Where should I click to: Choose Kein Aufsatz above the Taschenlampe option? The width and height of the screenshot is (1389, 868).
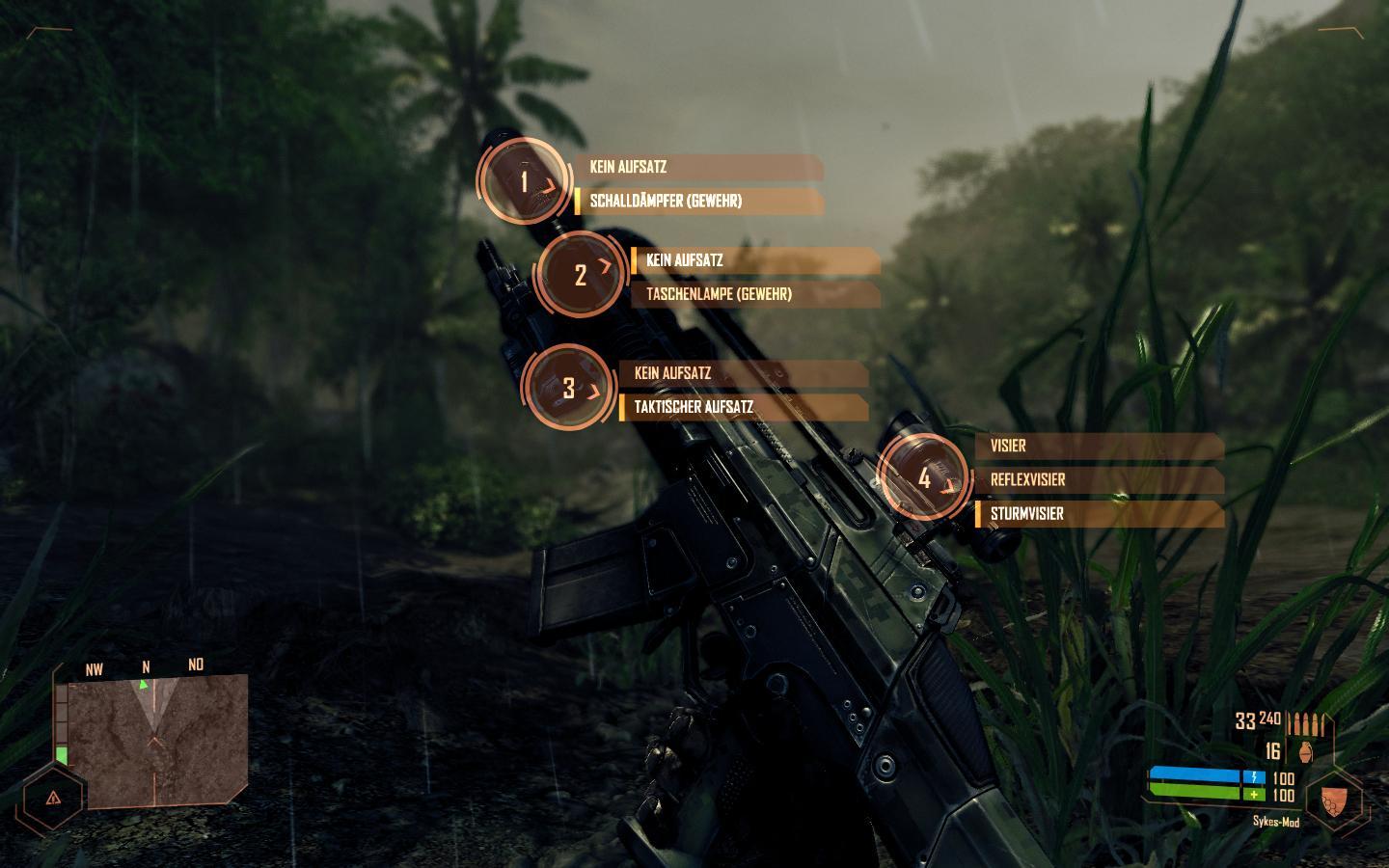754,260
